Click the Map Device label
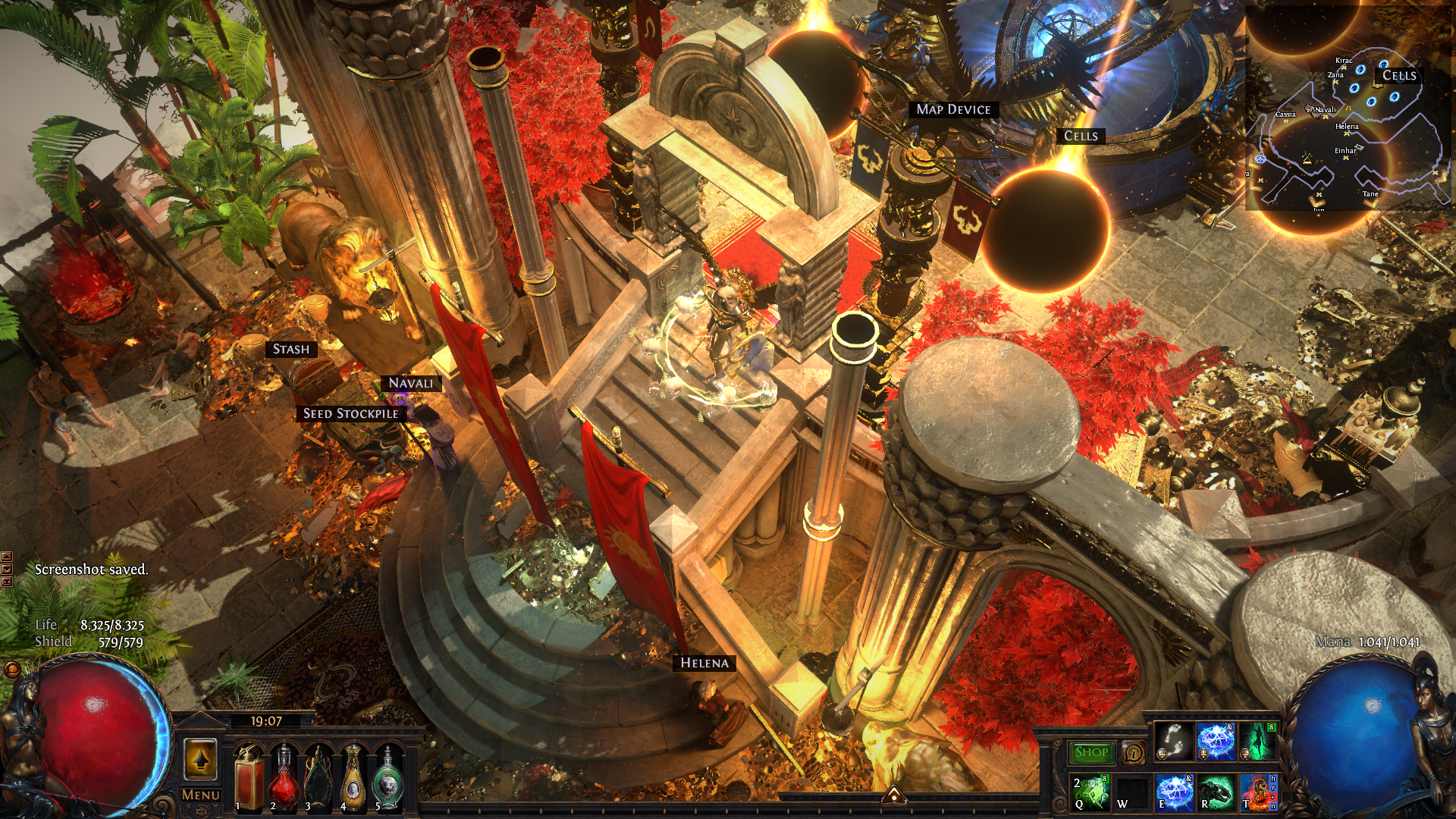This screenshot has height=819, width=1456. point(953,109)
